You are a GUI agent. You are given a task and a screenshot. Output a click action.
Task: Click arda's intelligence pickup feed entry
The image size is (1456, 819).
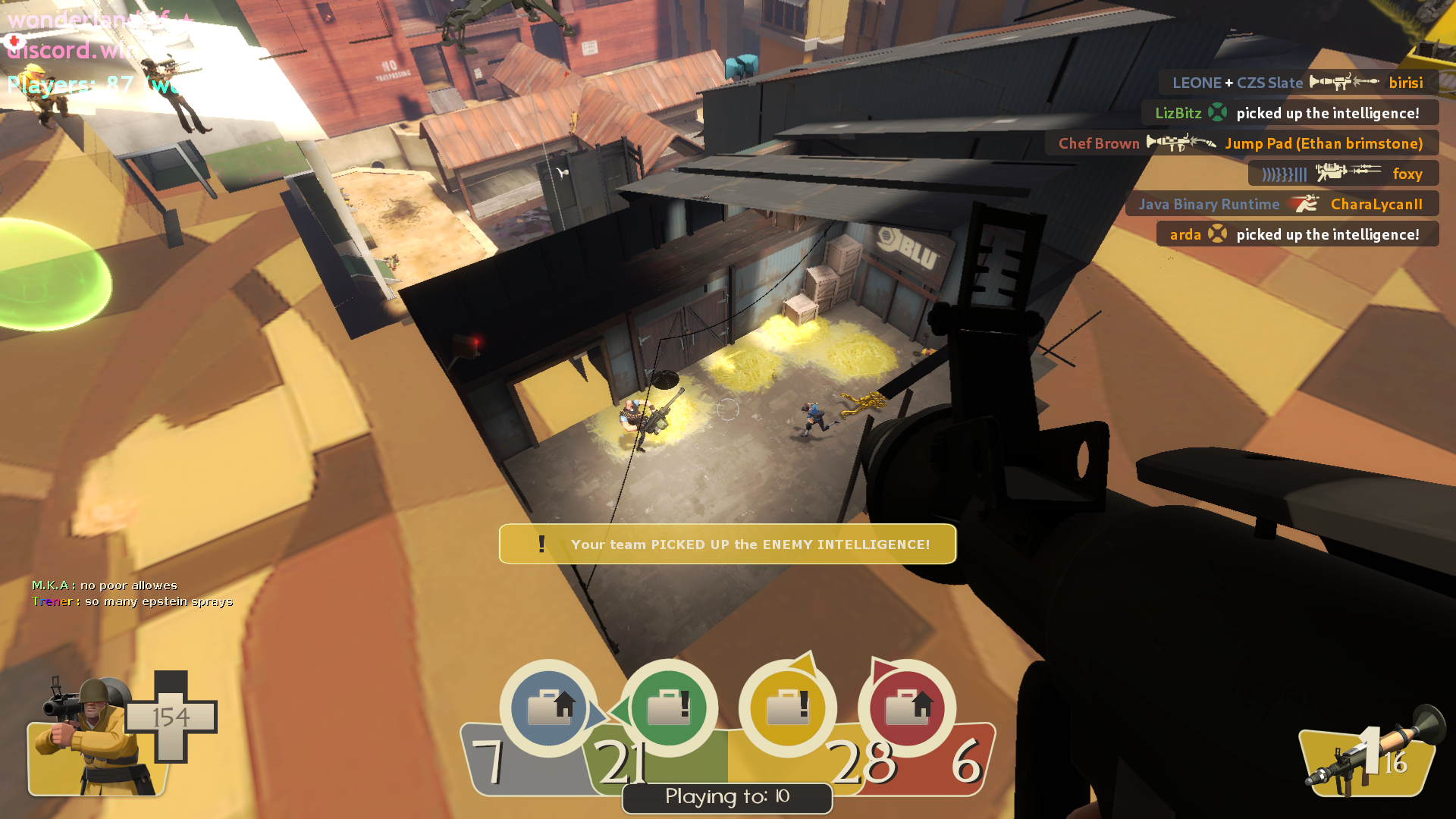point(1297,234)
